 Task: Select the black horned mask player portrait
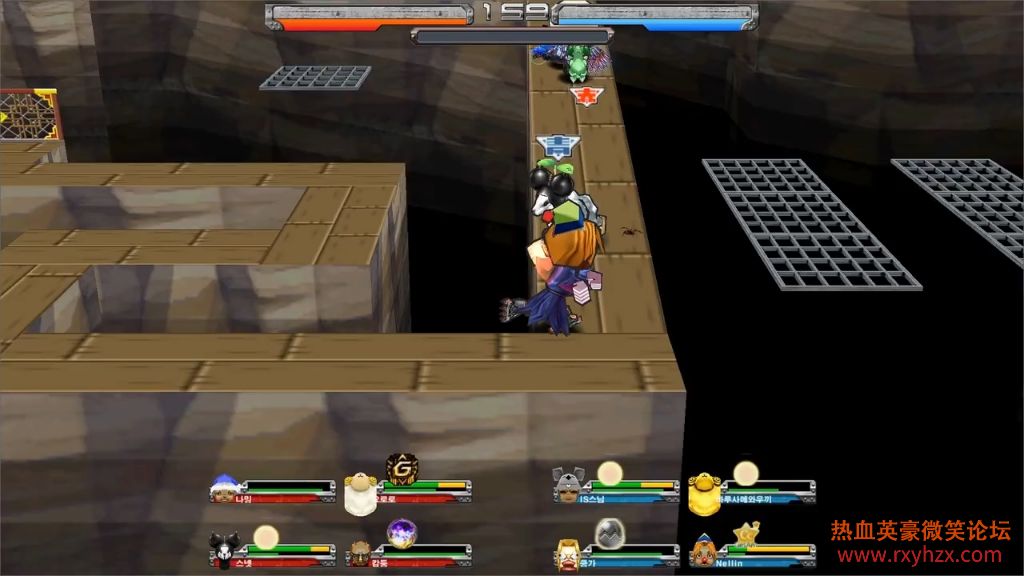coord(223,549)
